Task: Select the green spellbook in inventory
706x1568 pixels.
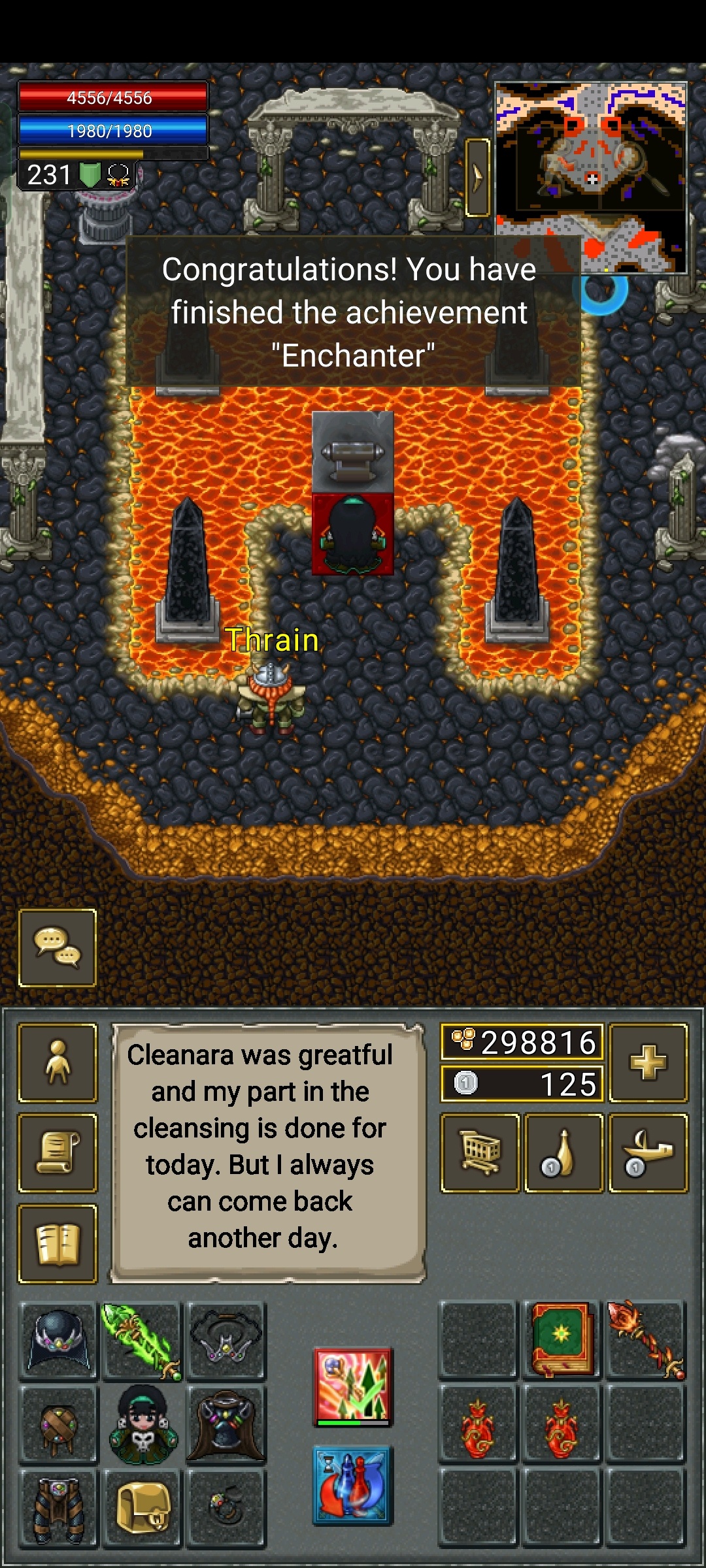Action: tap(562, 1339)
